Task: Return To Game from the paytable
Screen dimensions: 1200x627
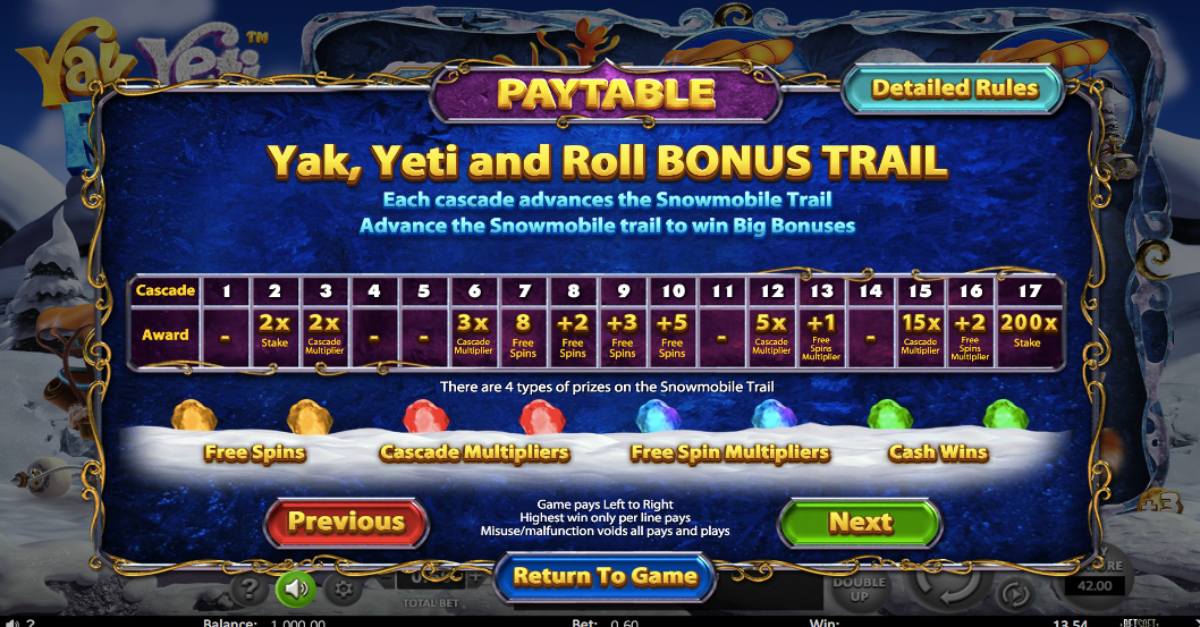Action: click(605, 577)
